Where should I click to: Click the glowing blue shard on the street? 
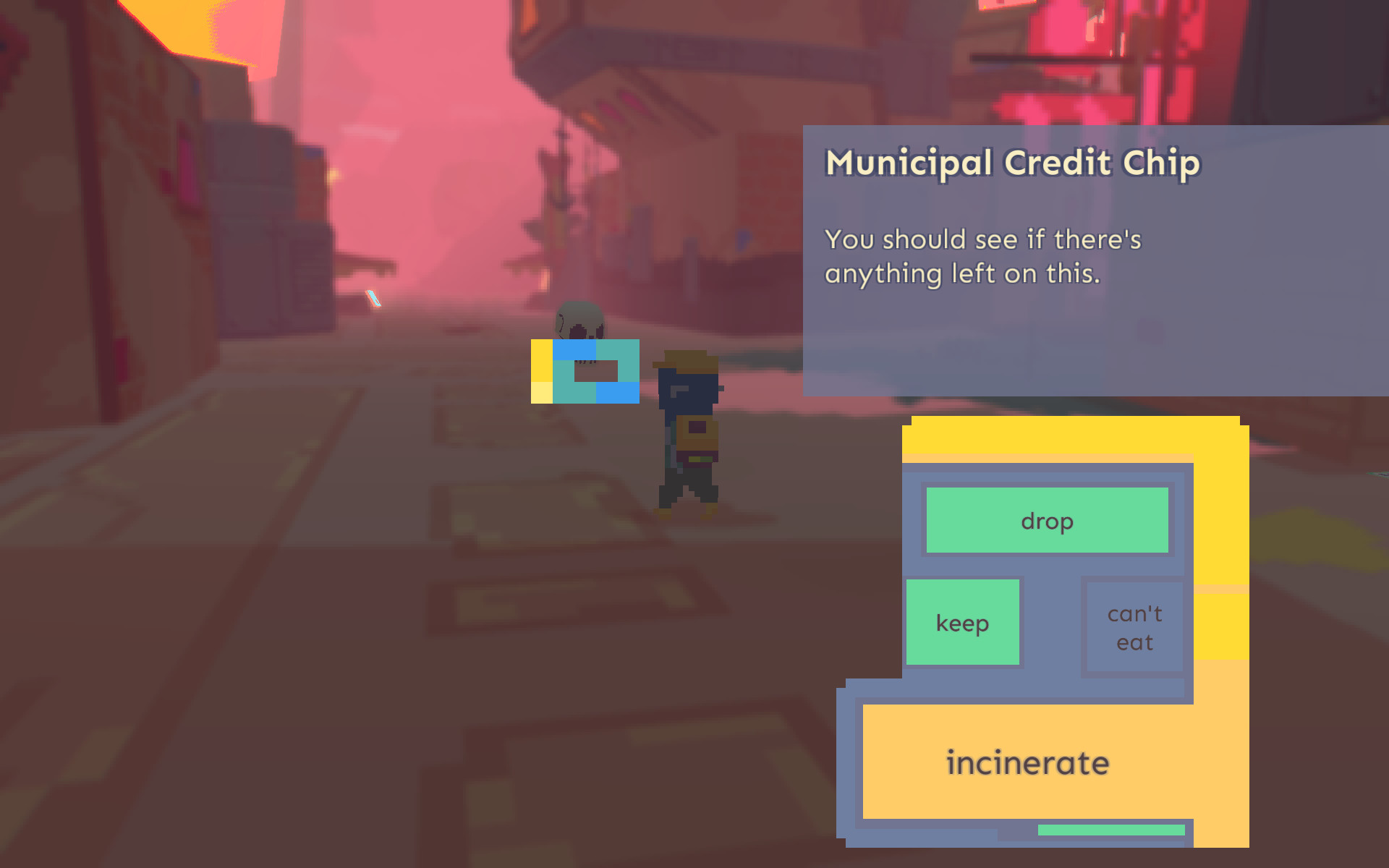coord(373,299)
